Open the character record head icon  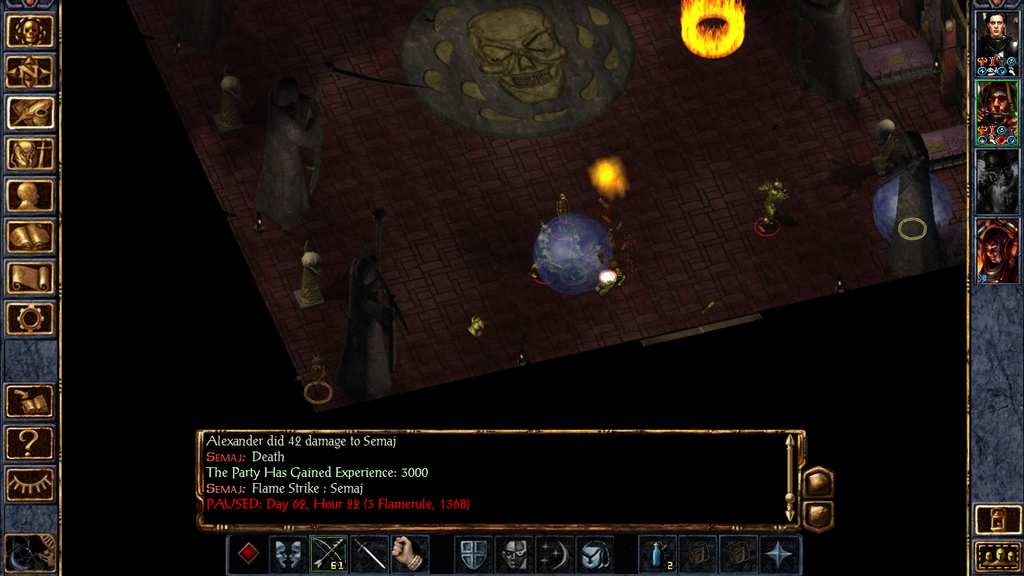coord(30,195)
